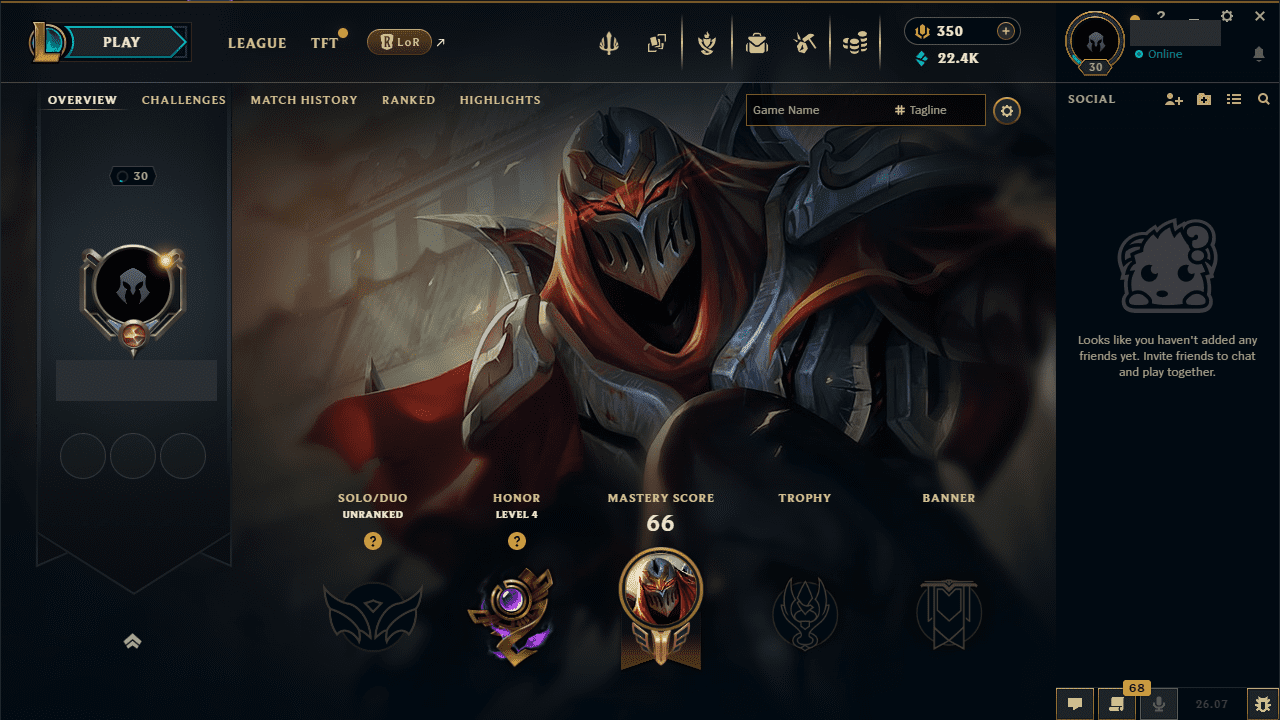Open the Store coins icon
The width and height of the screenshot is (1280, 720).
855,42
